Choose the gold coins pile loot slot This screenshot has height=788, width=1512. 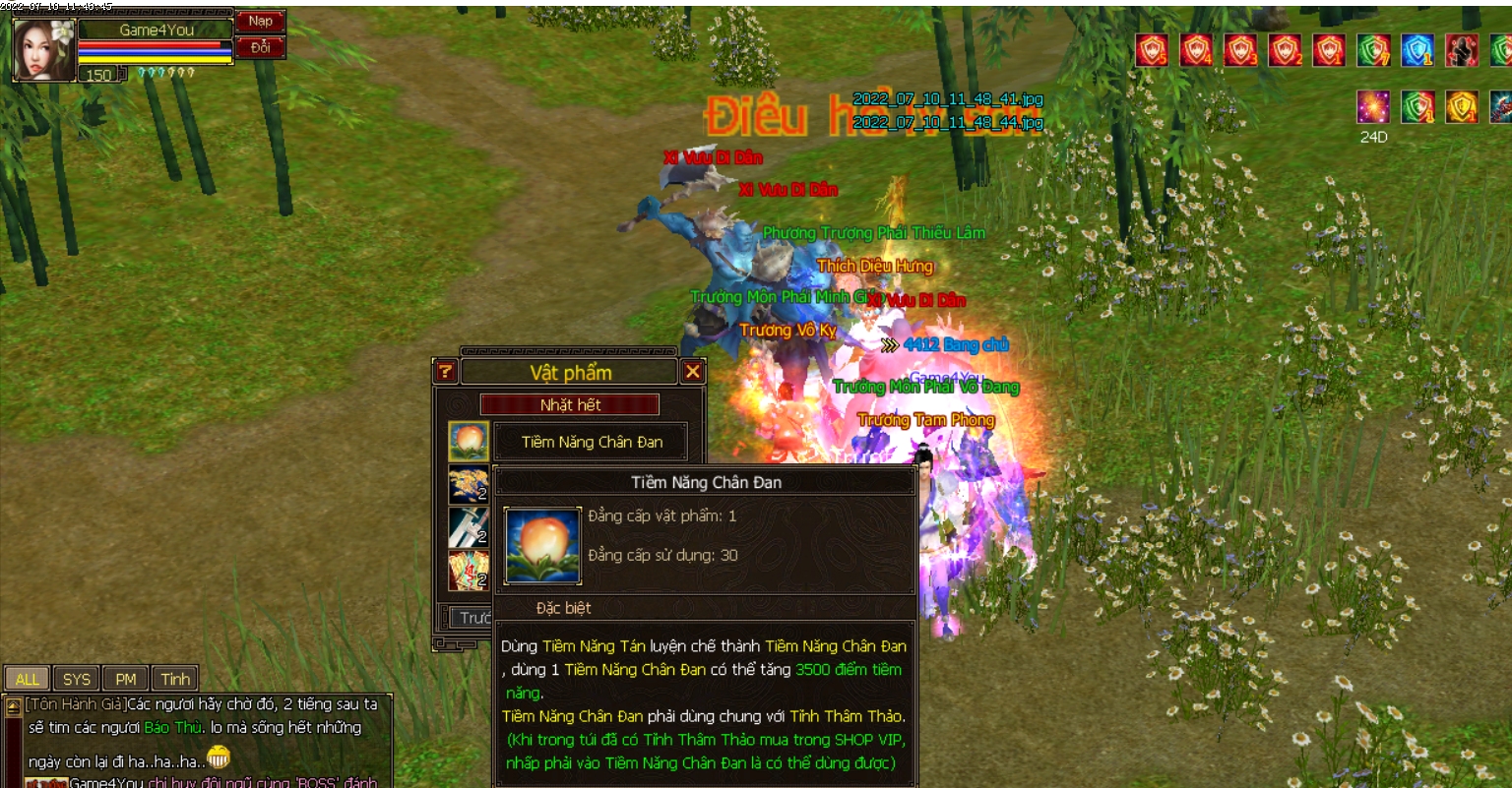click(469, 485)
